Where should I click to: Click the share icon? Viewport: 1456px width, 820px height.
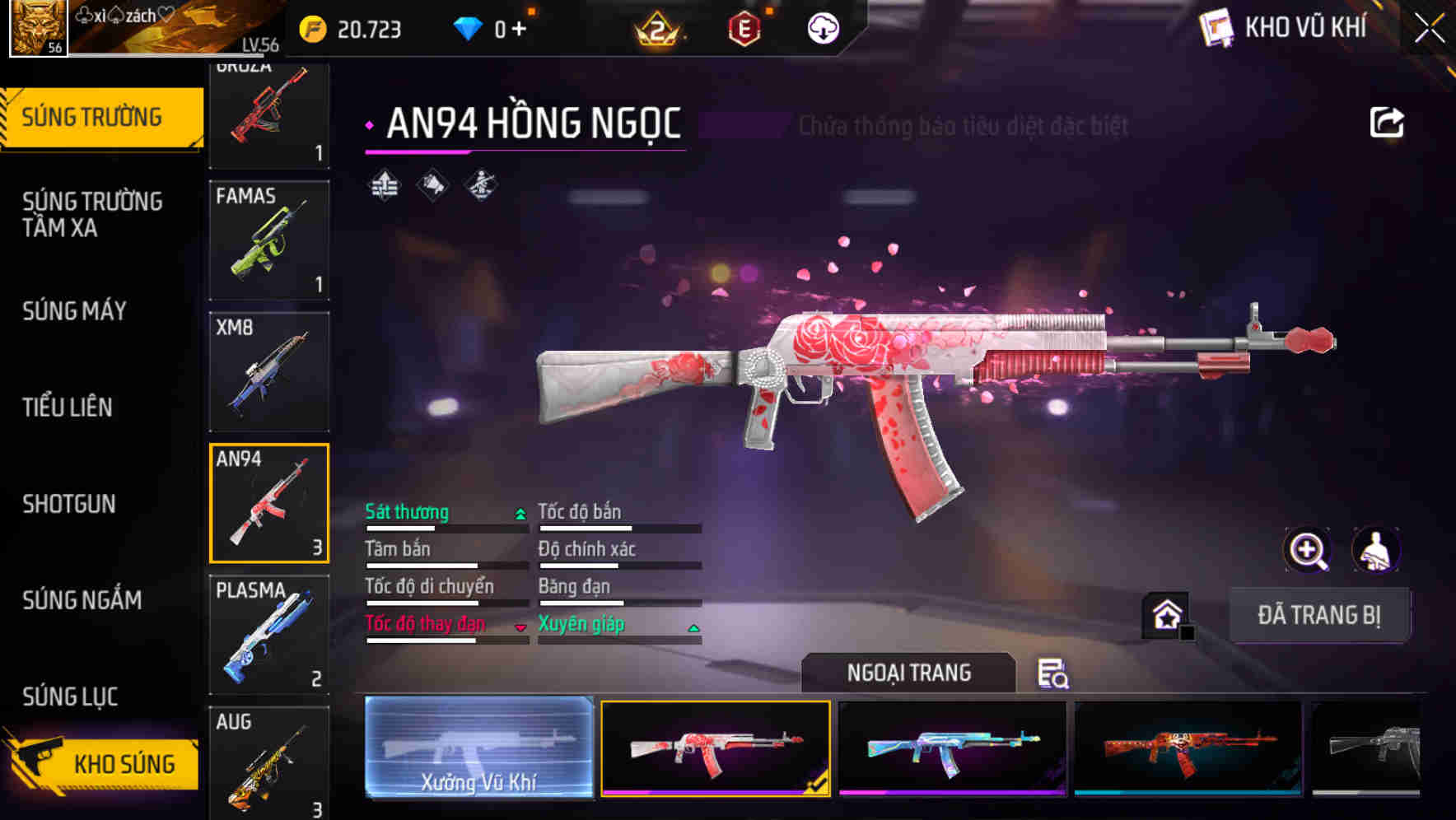point(1386,123)
